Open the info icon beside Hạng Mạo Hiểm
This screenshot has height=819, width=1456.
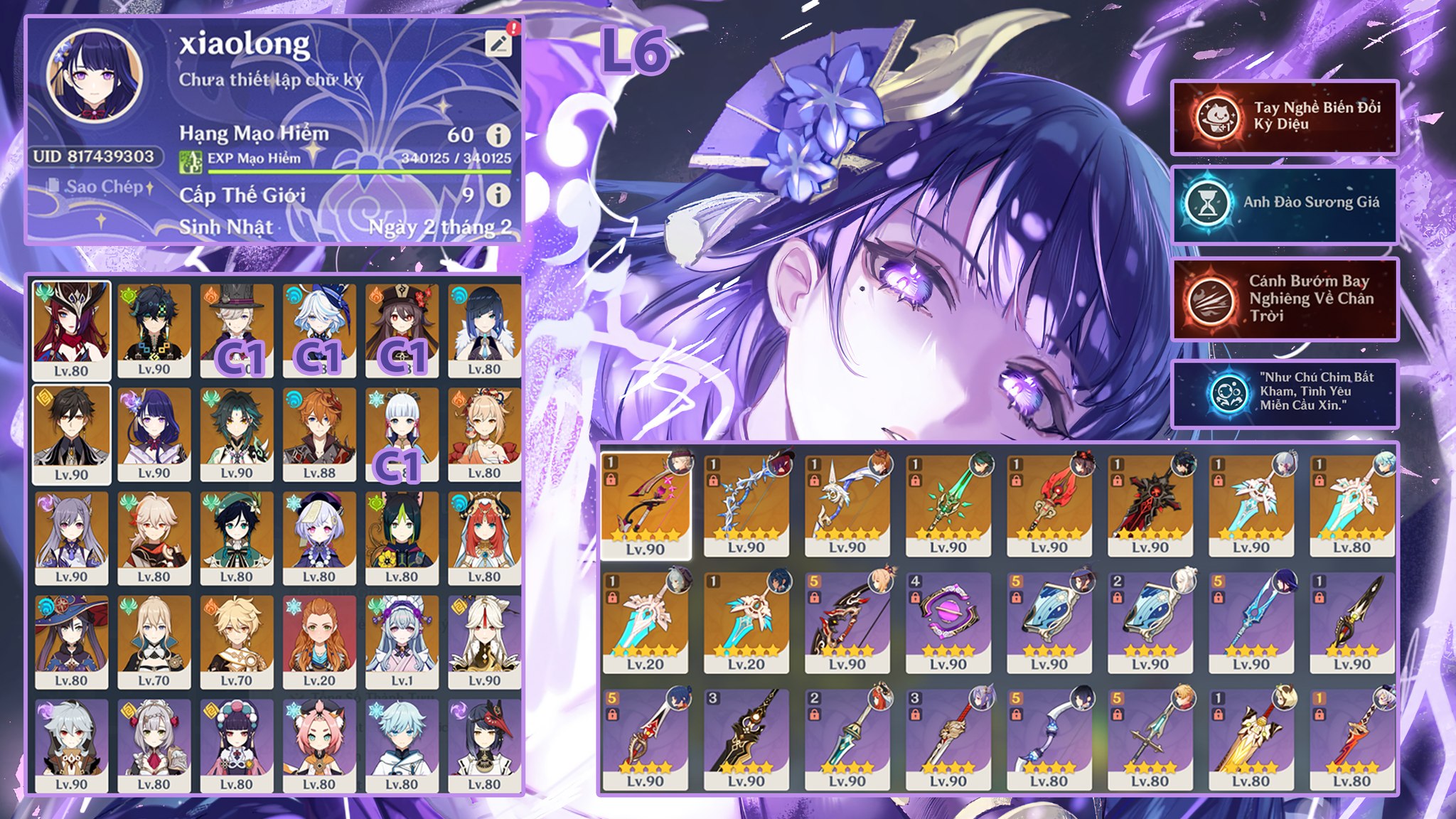[498, 134]
